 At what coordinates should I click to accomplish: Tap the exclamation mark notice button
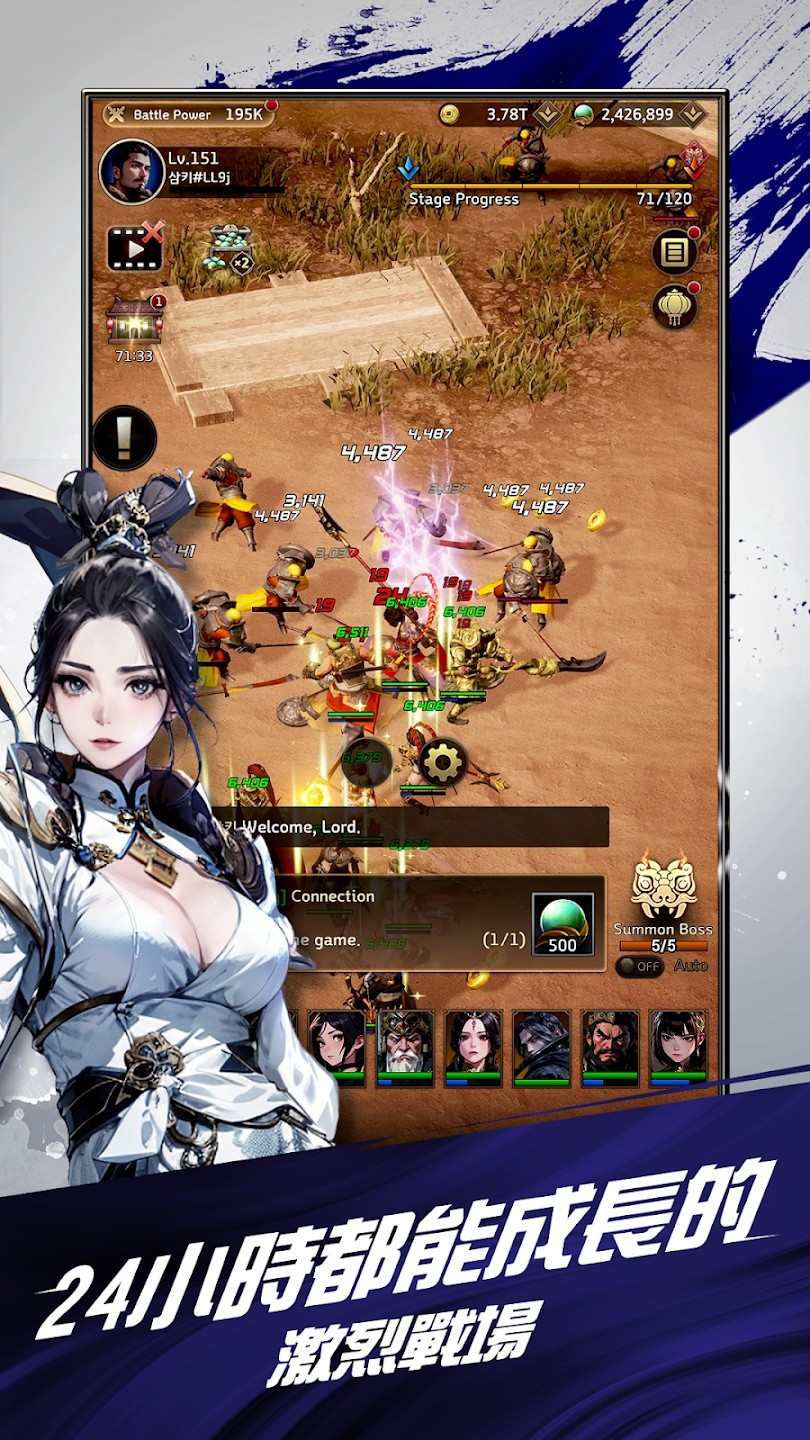(x=125, y=438)
